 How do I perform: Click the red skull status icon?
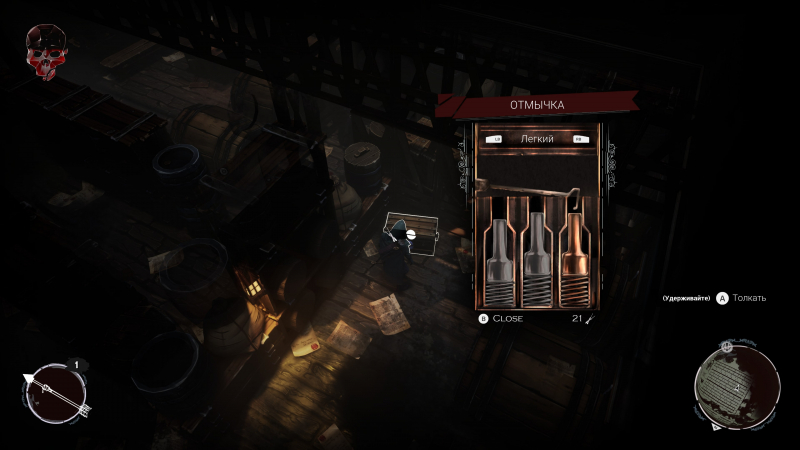[x=45, y=49]
